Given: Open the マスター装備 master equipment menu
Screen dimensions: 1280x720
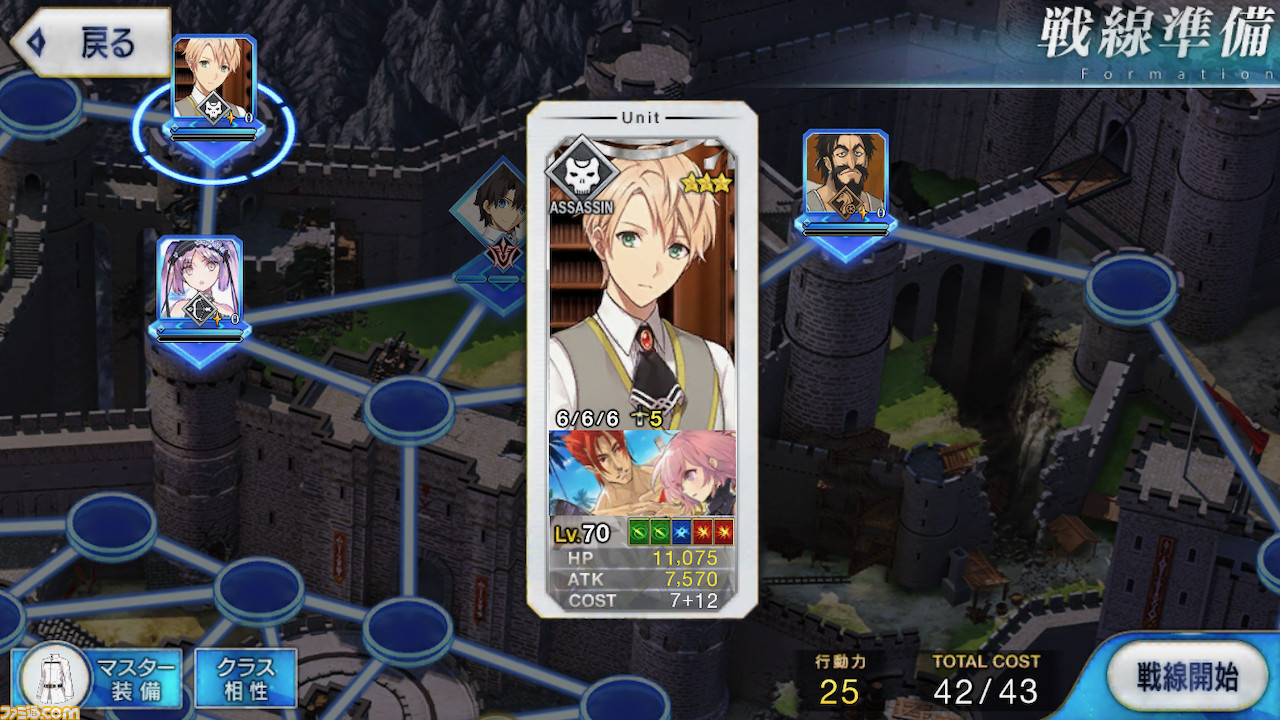Looking at the screenshot, I should tap(97, 679).
